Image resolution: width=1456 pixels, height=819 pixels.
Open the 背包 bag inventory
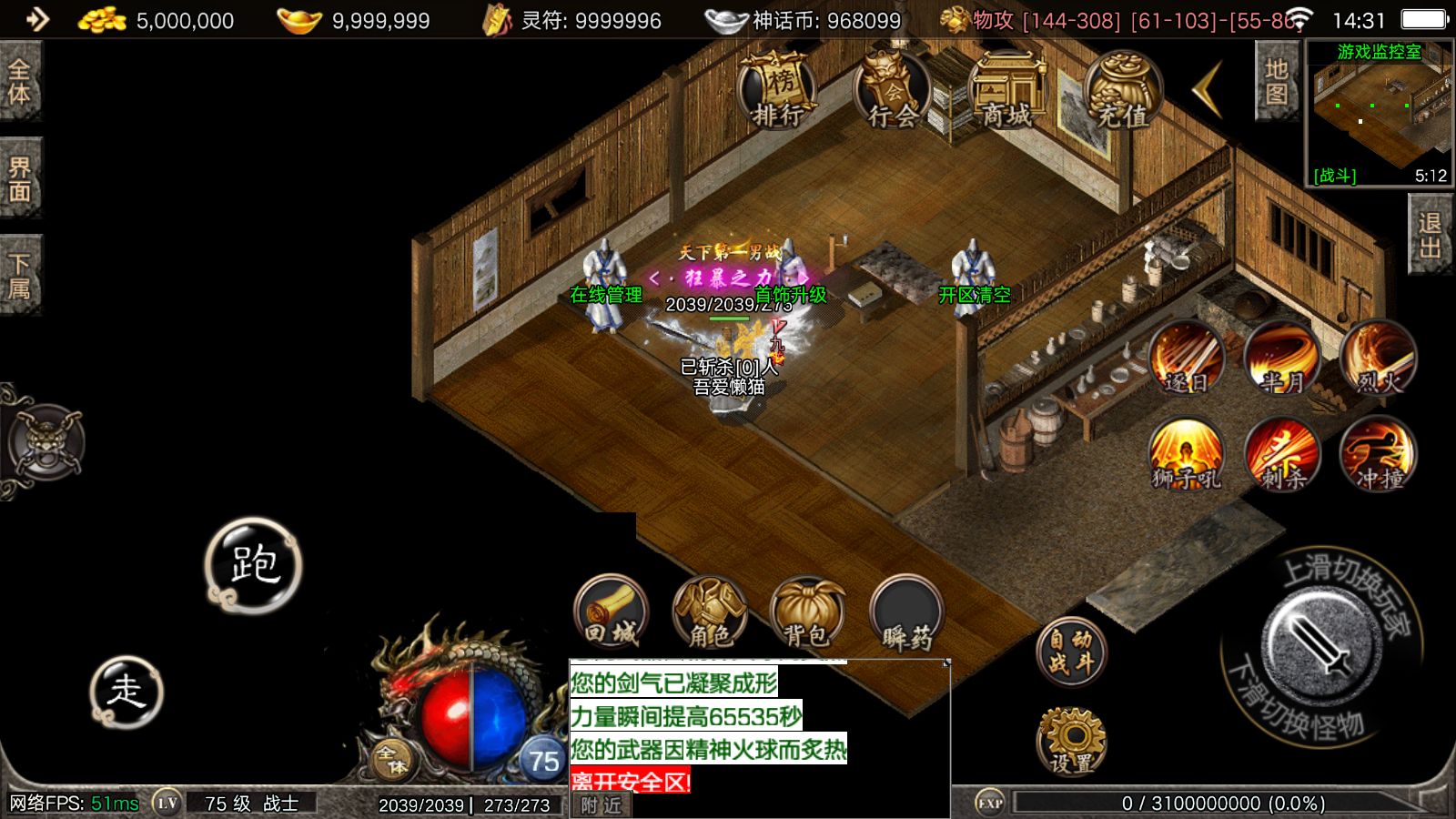click(x=808, y=611)
